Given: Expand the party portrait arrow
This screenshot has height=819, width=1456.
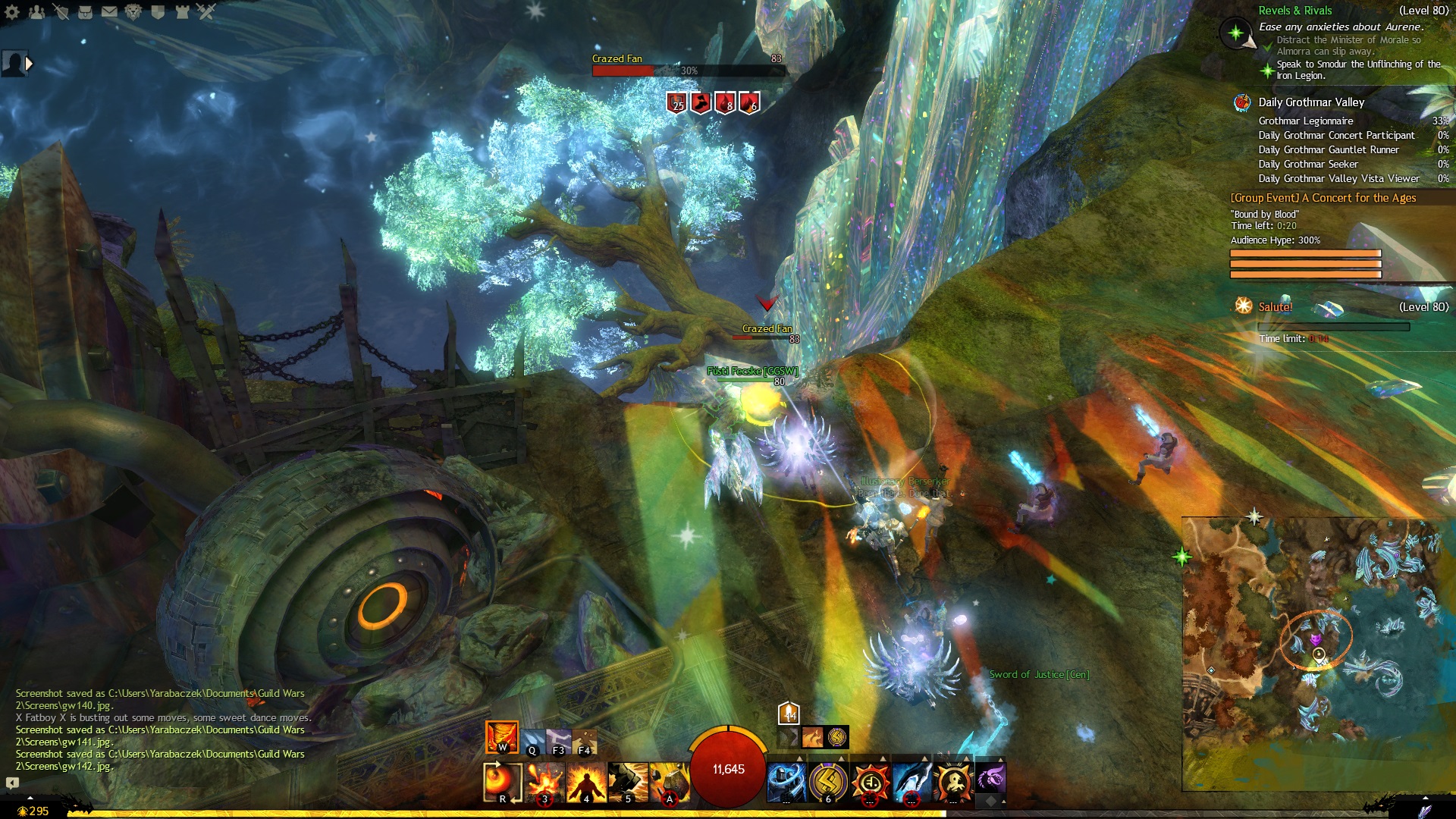Looking at the screenshot, I should tap(30, 64).
